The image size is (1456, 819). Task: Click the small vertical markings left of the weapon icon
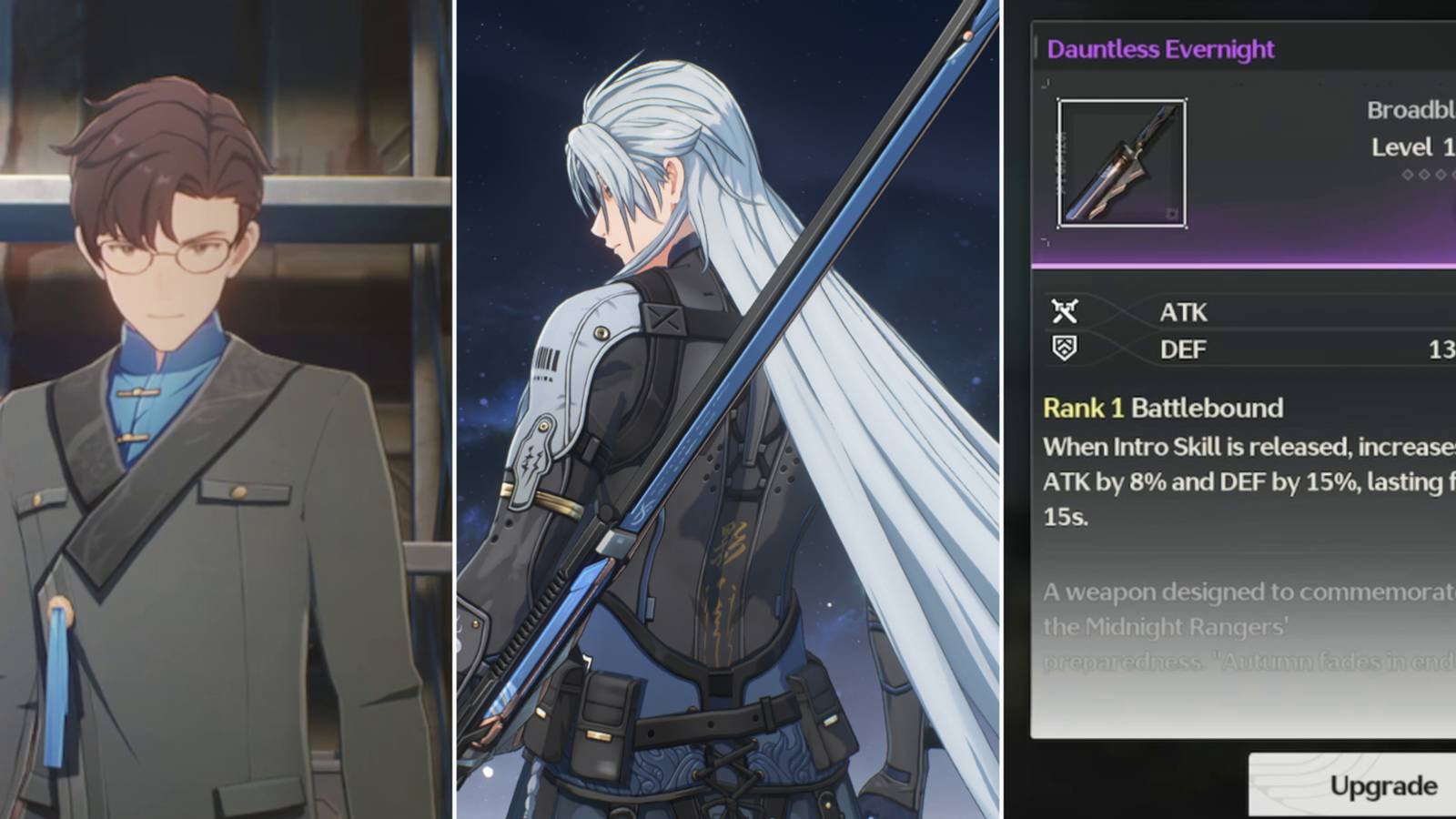[1063, 164]
